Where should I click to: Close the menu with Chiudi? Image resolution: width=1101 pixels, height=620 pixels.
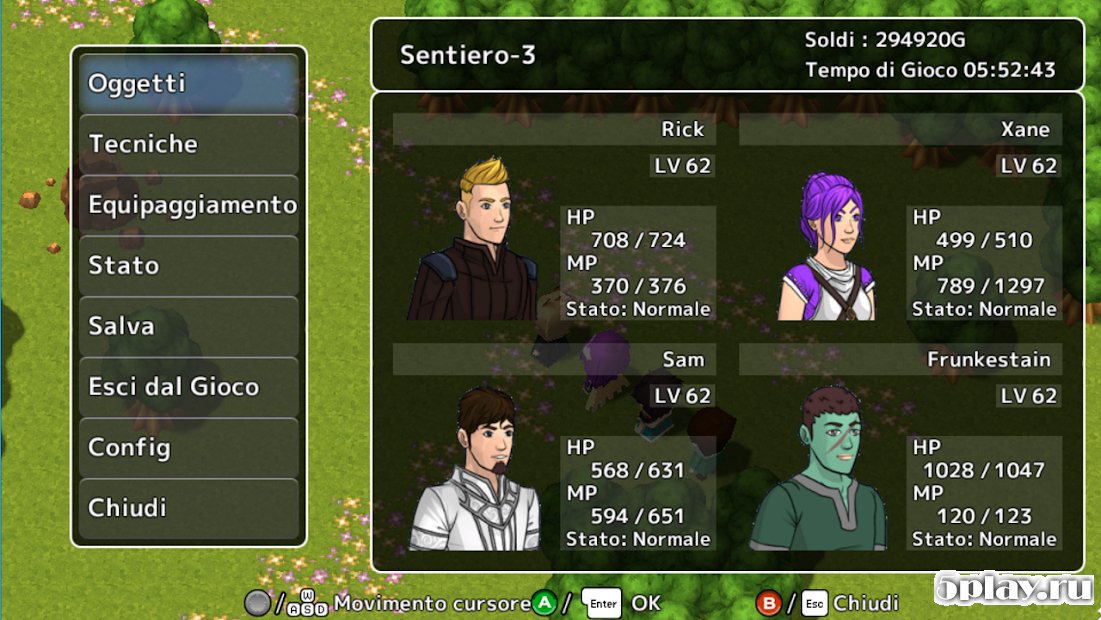(x=189, y=508)
